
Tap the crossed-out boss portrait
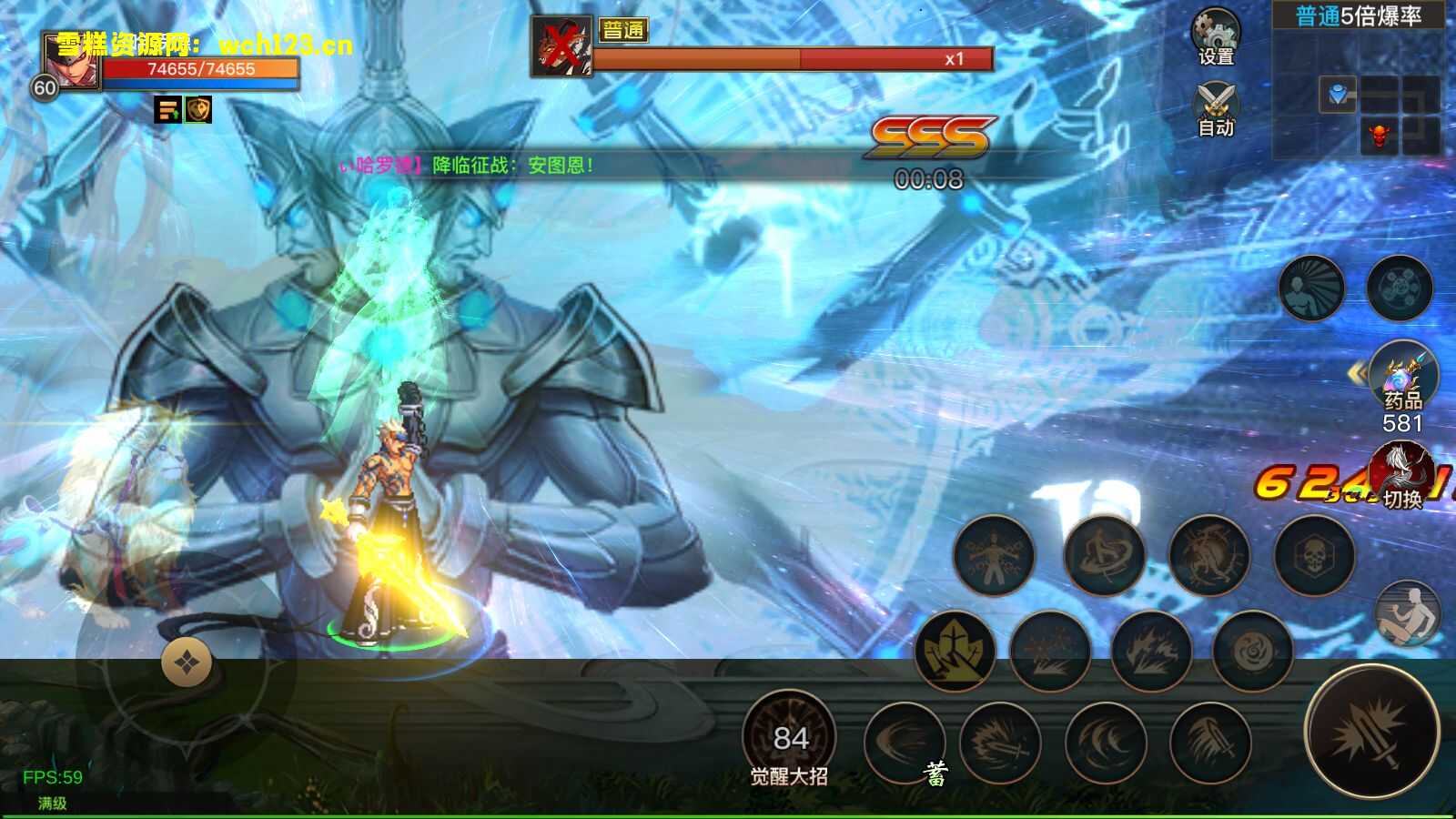coord(561,45)
